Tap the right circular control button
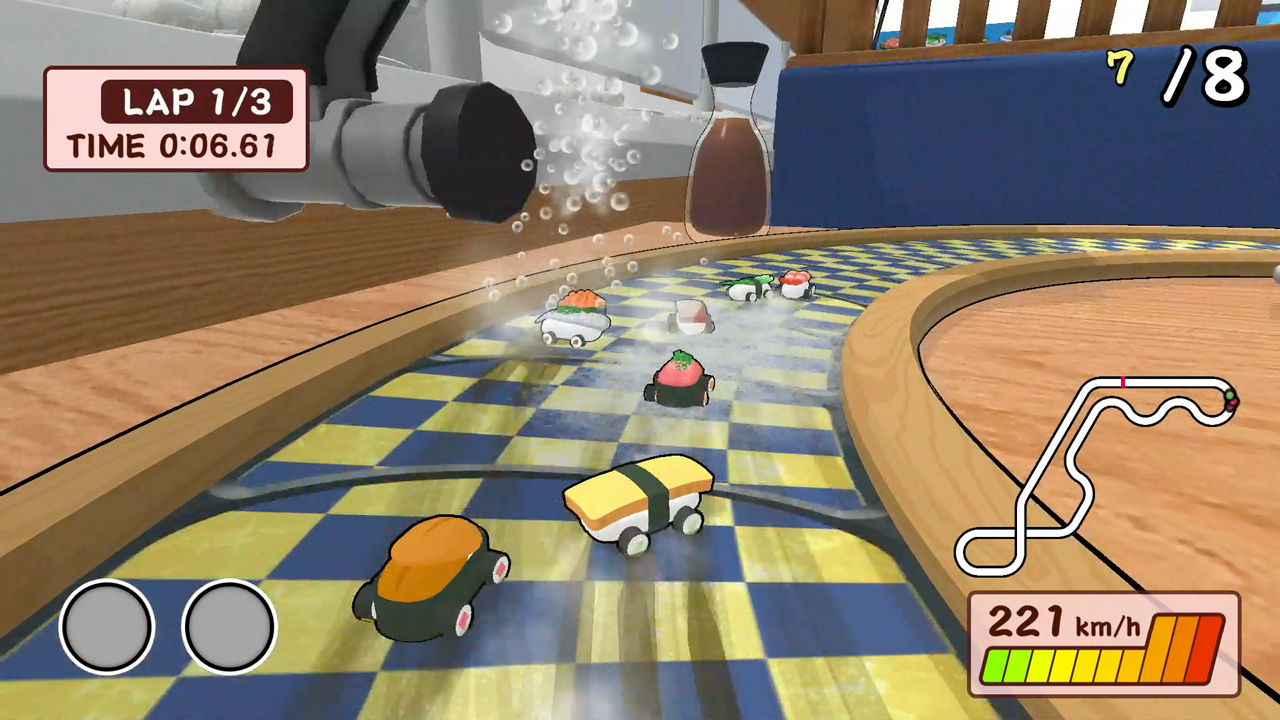The height and width of the screenshot is (720, 1280). click(x=228, y=624)
